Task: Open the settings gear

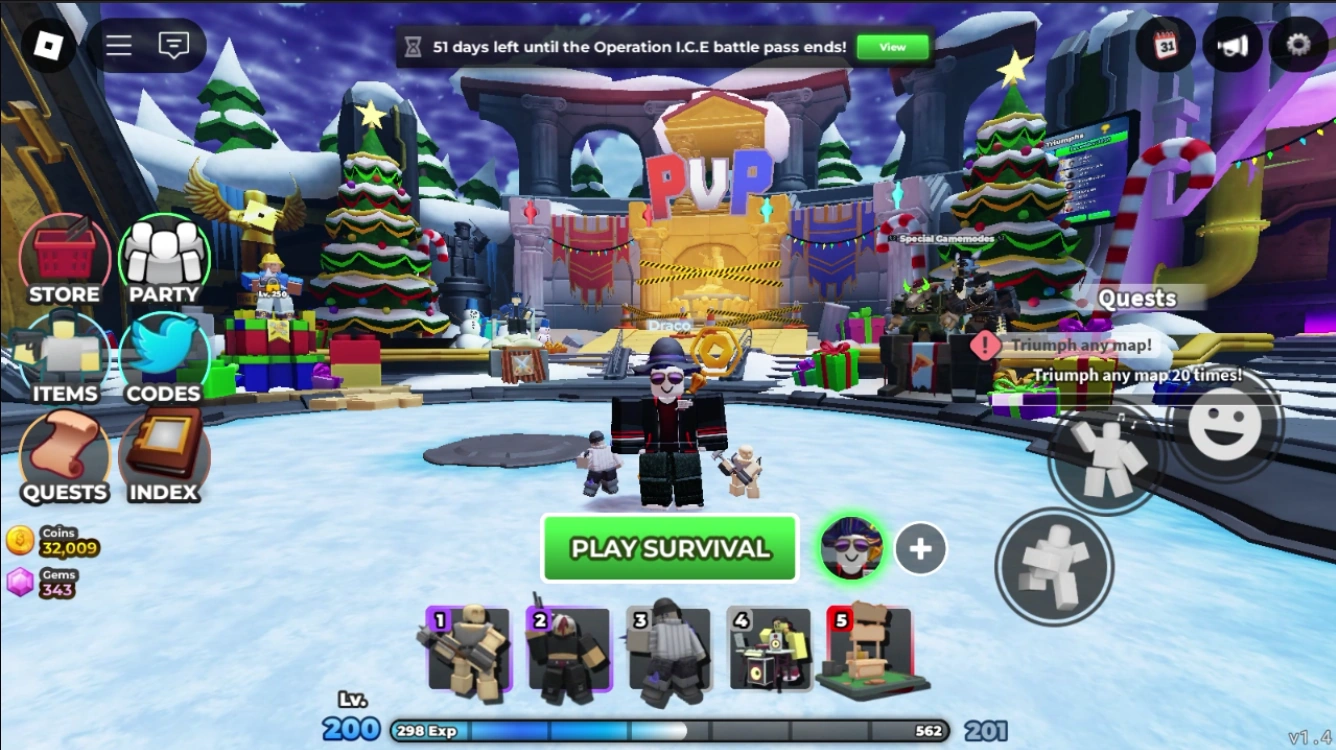Action: click(1297, 45)
